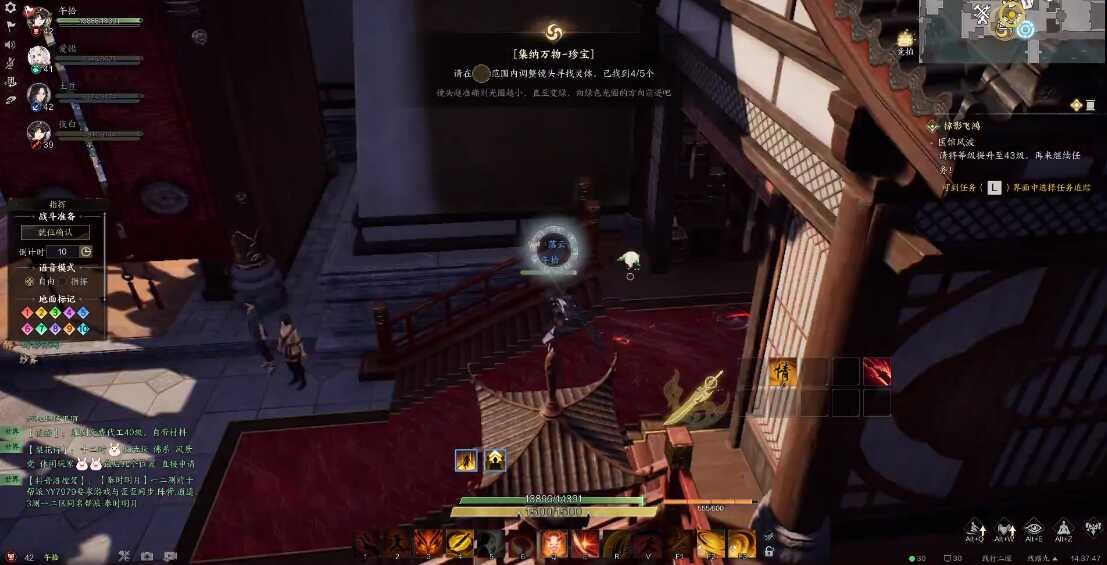Place the red number 1 ground marker
The height and width of the screenshot is (565, 1107).
(28, 313)
